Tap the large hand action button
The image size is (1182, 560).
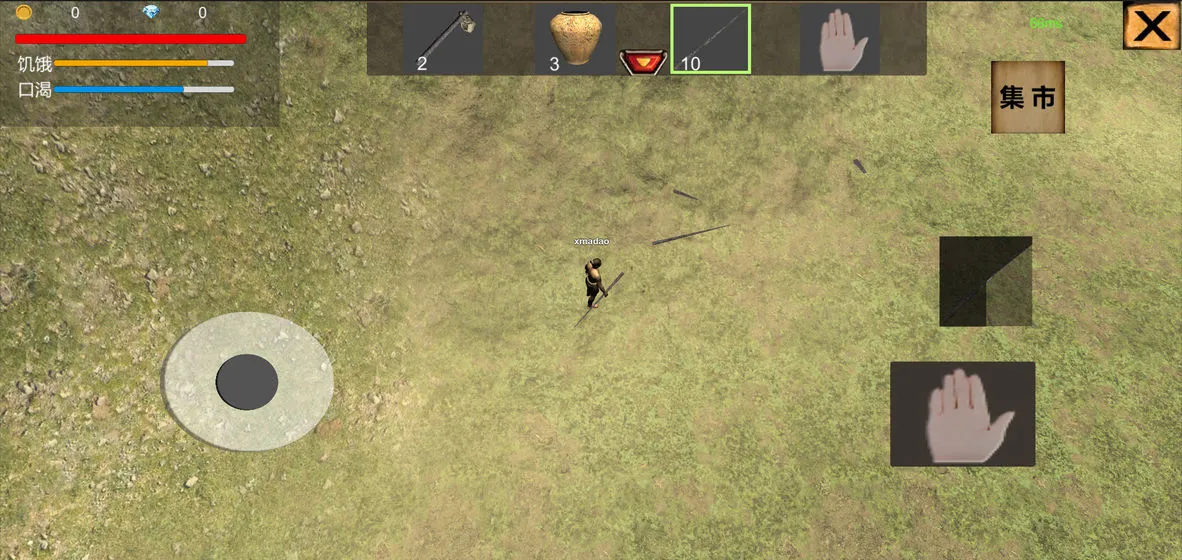coord(962,414)
